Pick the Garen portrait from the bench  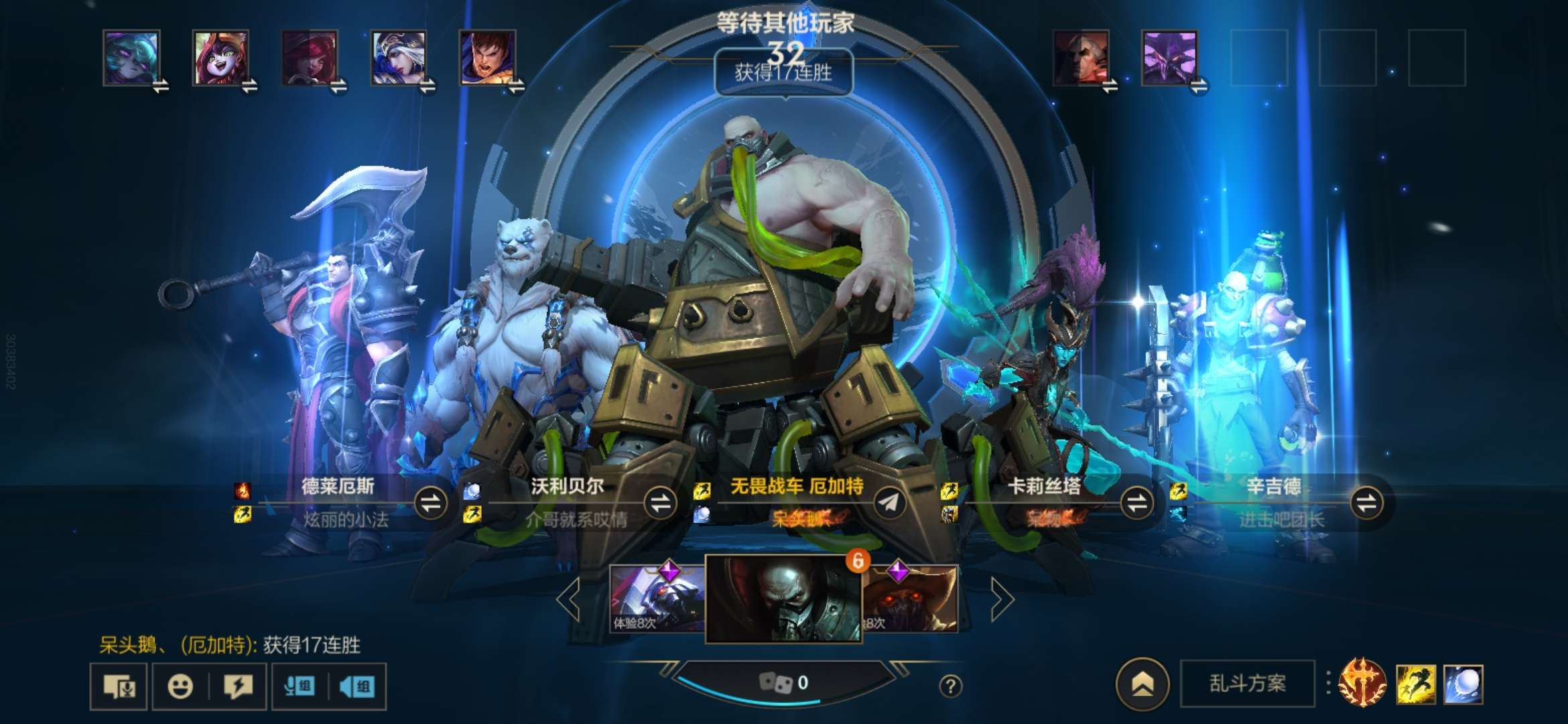(x=487, y=58)
